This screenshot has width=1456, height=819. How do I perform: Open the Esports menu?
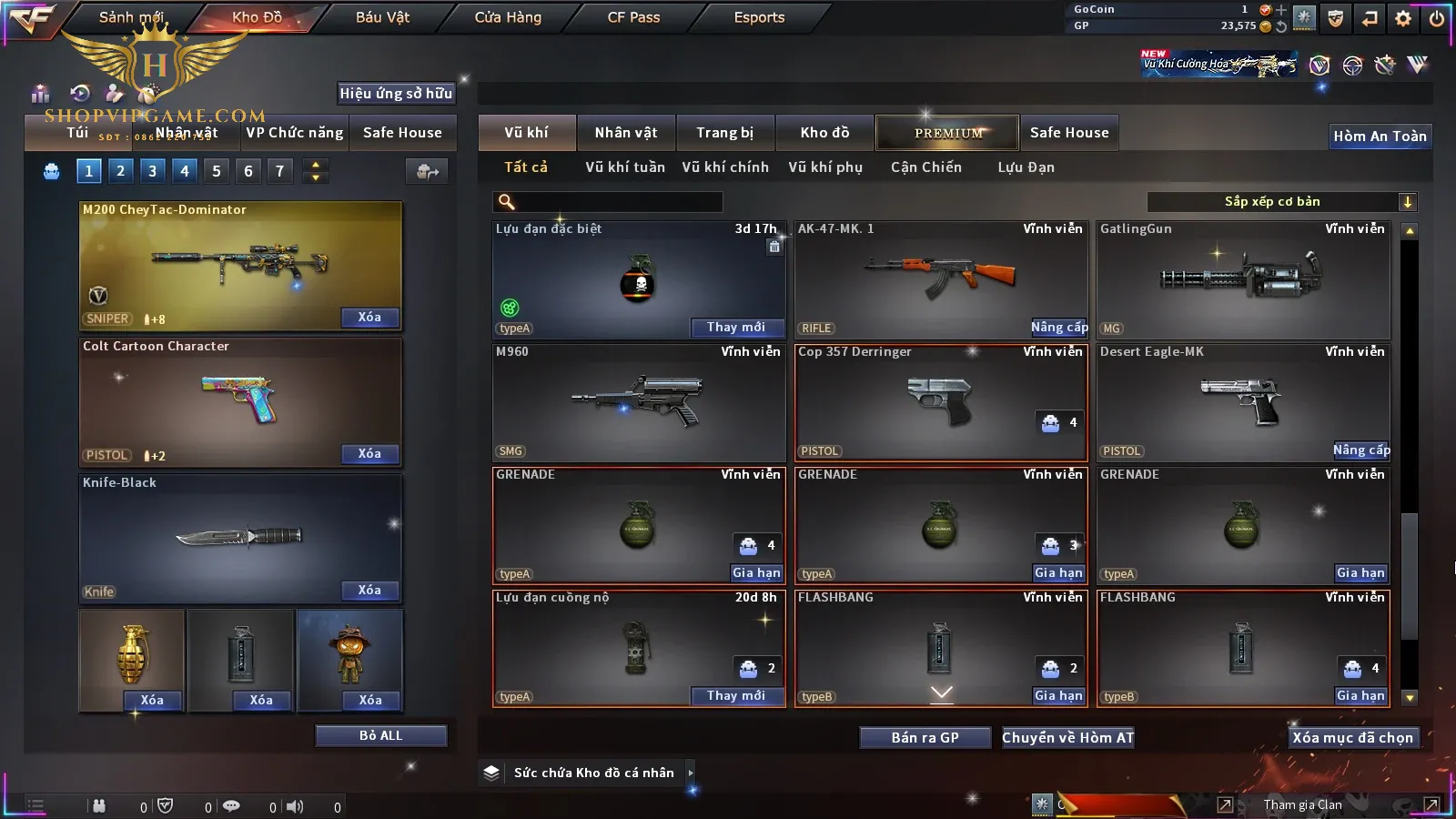click(759, 17)
